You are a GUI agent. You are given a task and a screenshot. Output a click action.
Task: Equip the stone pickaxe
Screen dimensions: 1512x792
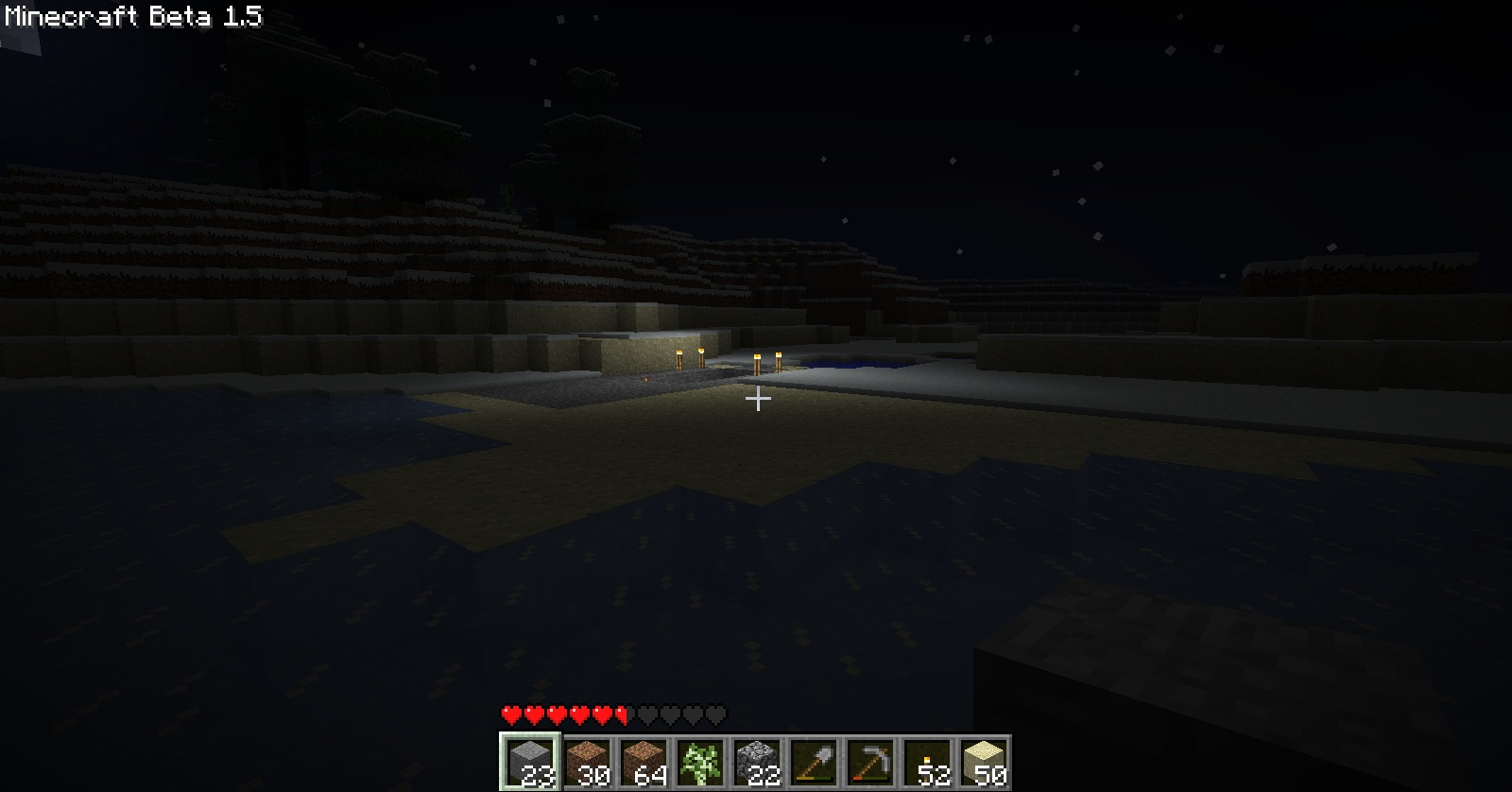[870, 762]
